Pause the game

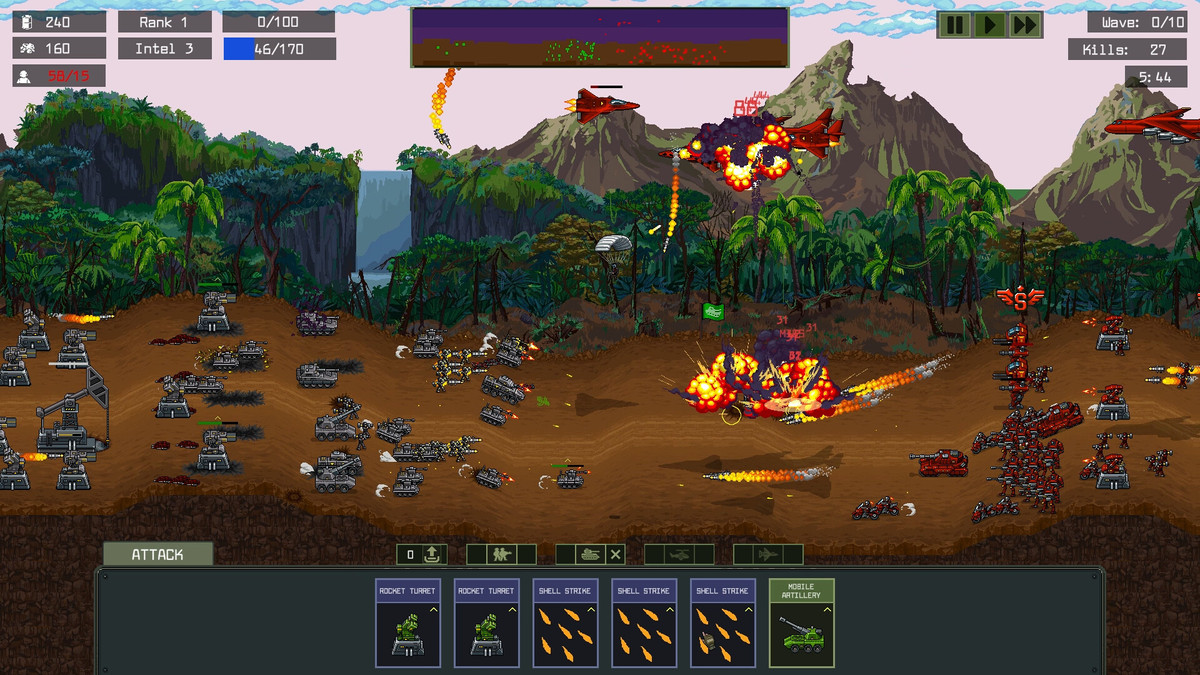click(x=954, y=25)
